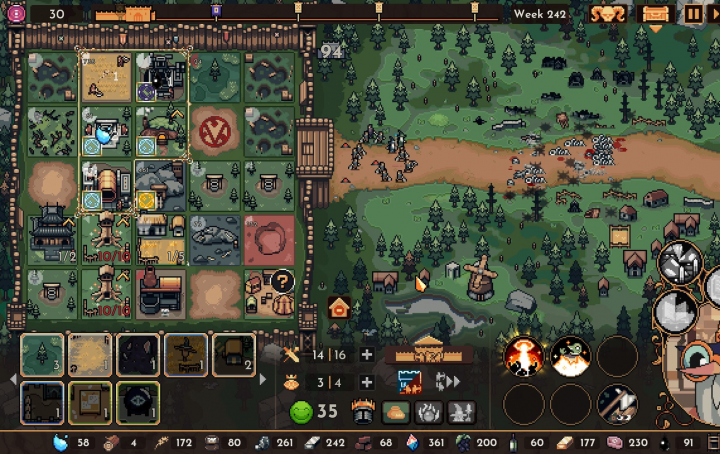Click the fast-forward arrows button
720x454 pixels.
[x=448, y=381]
